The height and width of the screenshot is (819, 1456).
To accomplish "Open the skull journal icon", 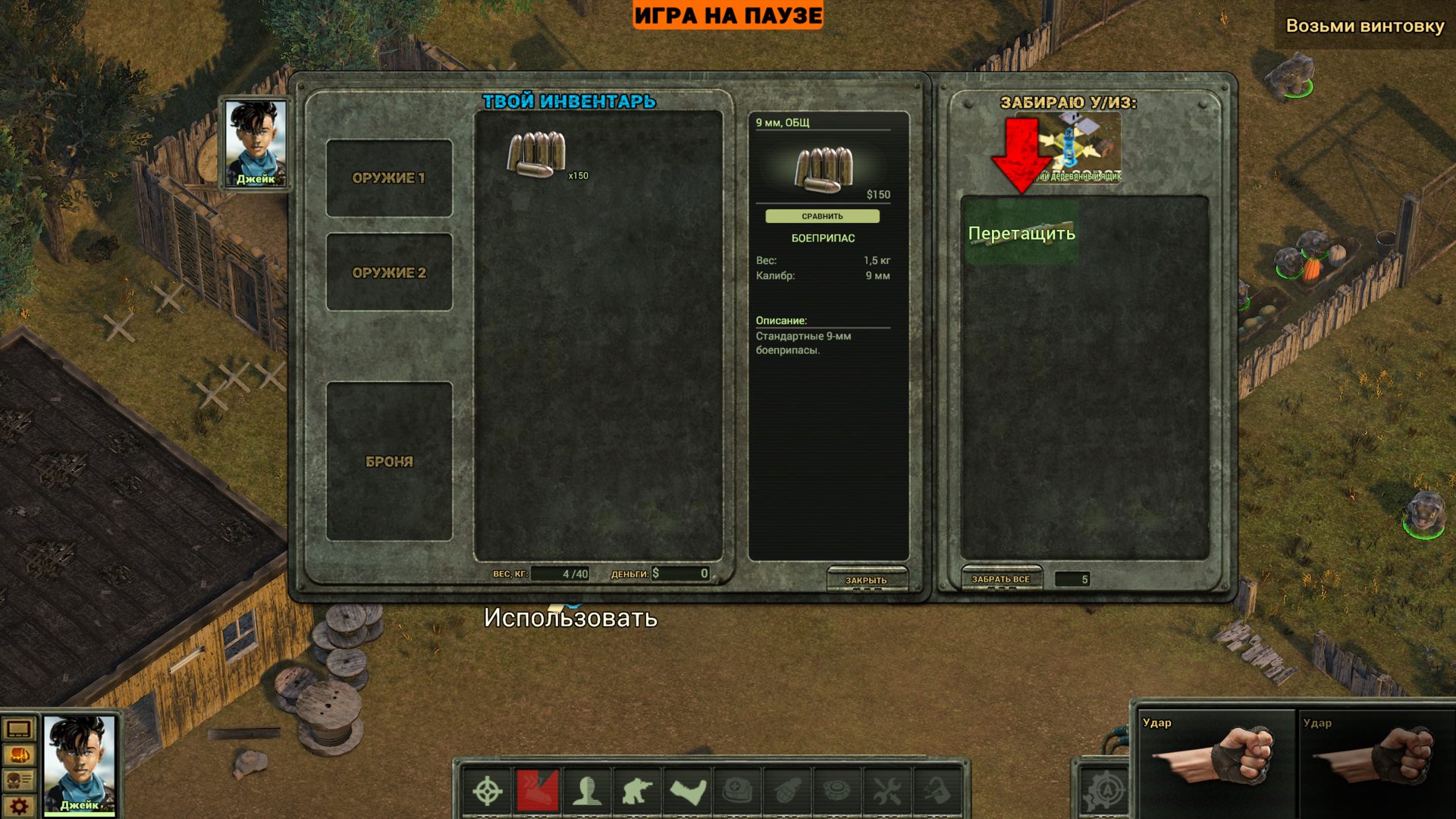I will 19,781.
